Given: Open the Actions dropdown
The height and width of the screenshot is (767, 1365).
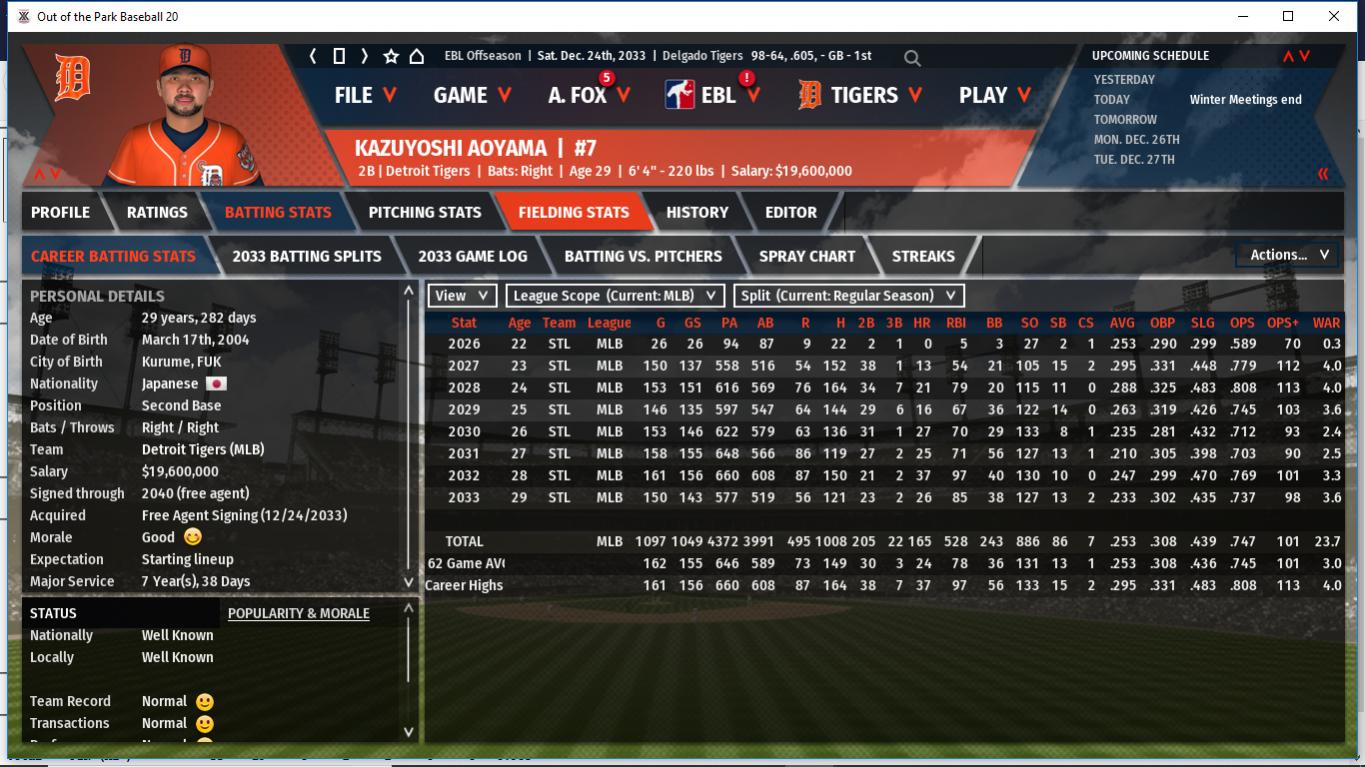Looking at the screenshot, I should [1288, 255].
